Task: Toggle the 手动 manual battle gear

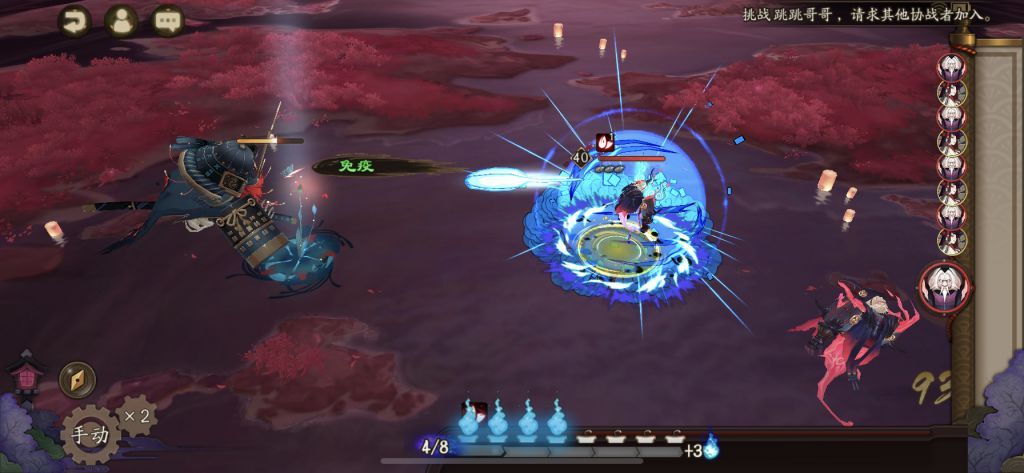Action: pos(91,435)
